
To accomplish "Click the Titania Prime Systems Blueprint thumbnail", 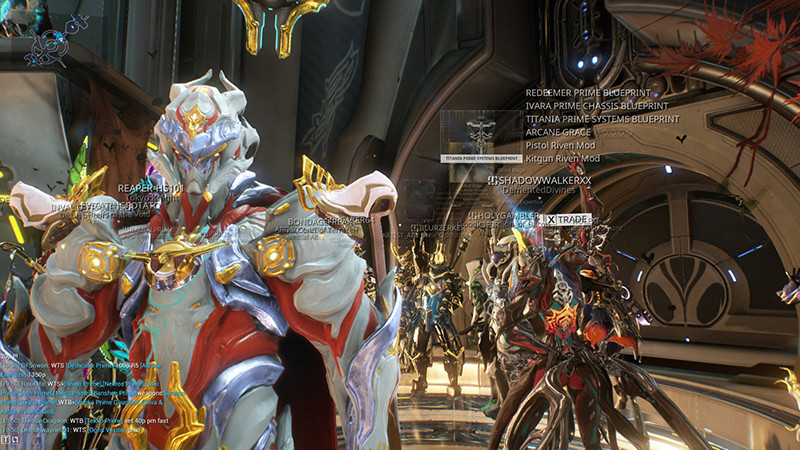I will click(x=481, y=136).
